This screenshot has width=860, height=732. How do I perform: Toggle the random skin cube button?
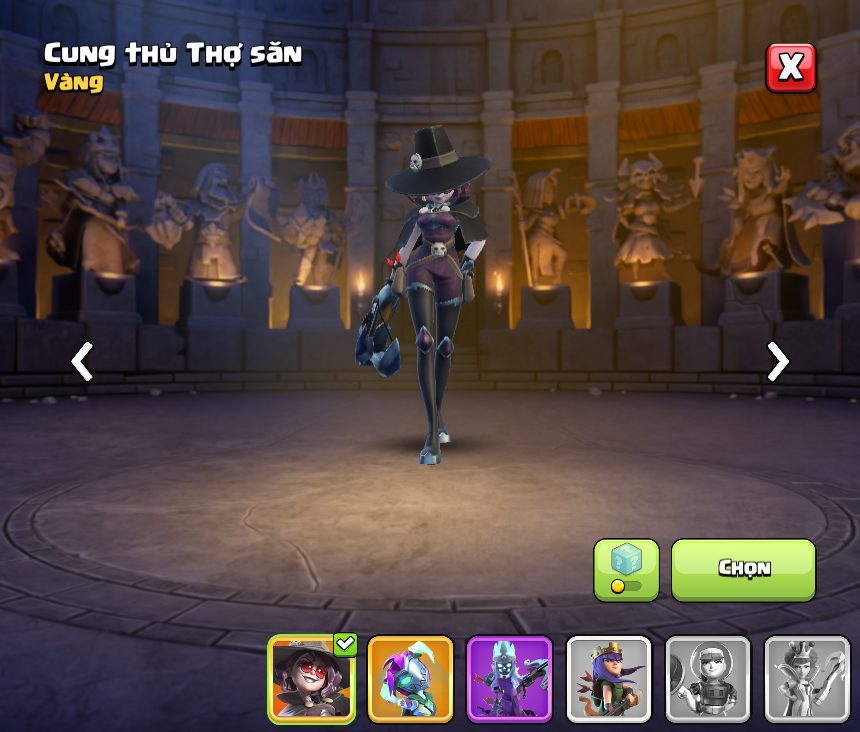(x=626, y=570)
